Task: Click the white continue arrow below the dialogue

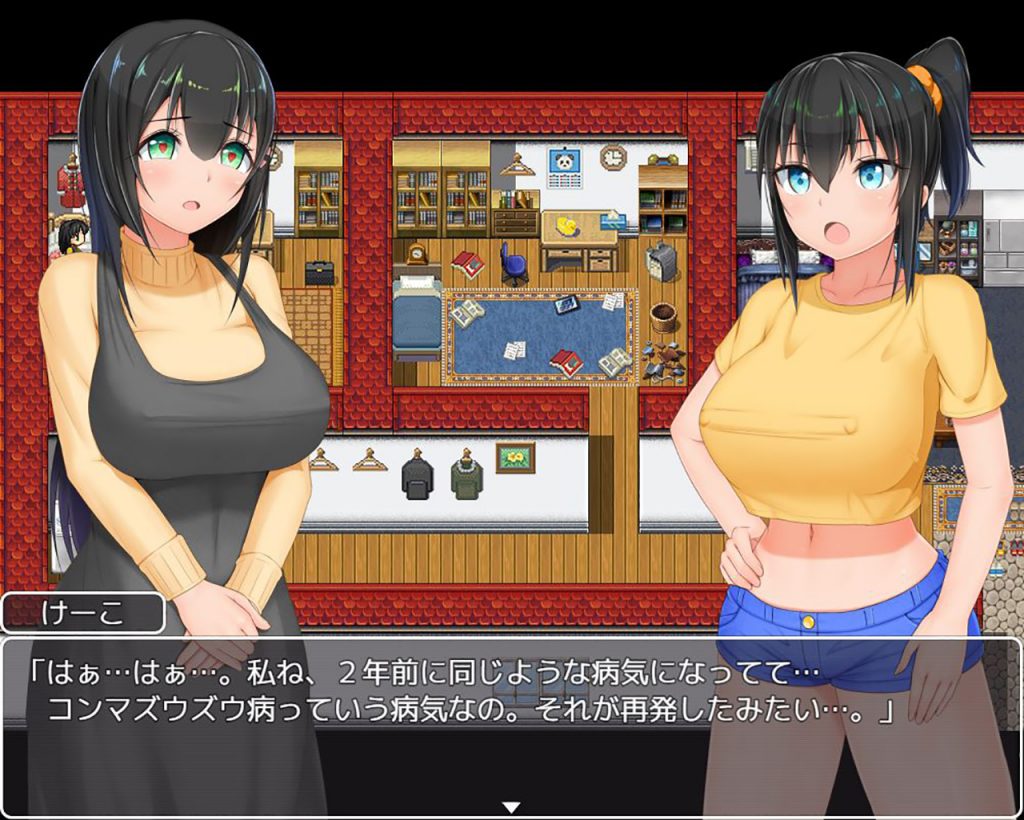Action: pos(511,806)
